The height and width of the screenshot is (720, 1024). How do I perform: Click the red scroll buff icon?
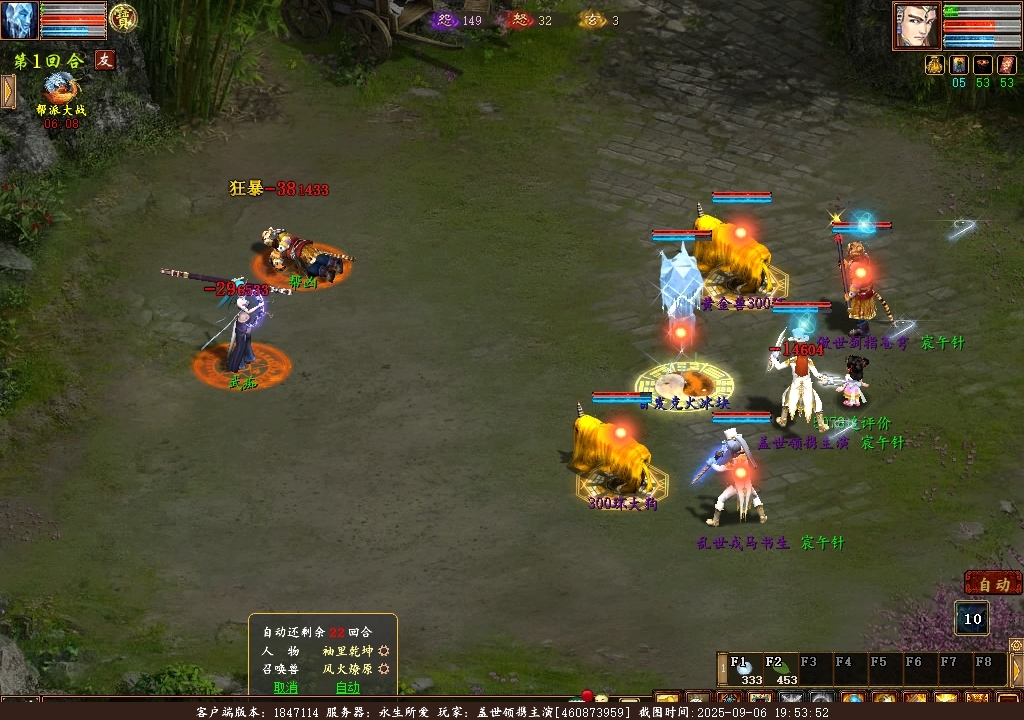1007,65
